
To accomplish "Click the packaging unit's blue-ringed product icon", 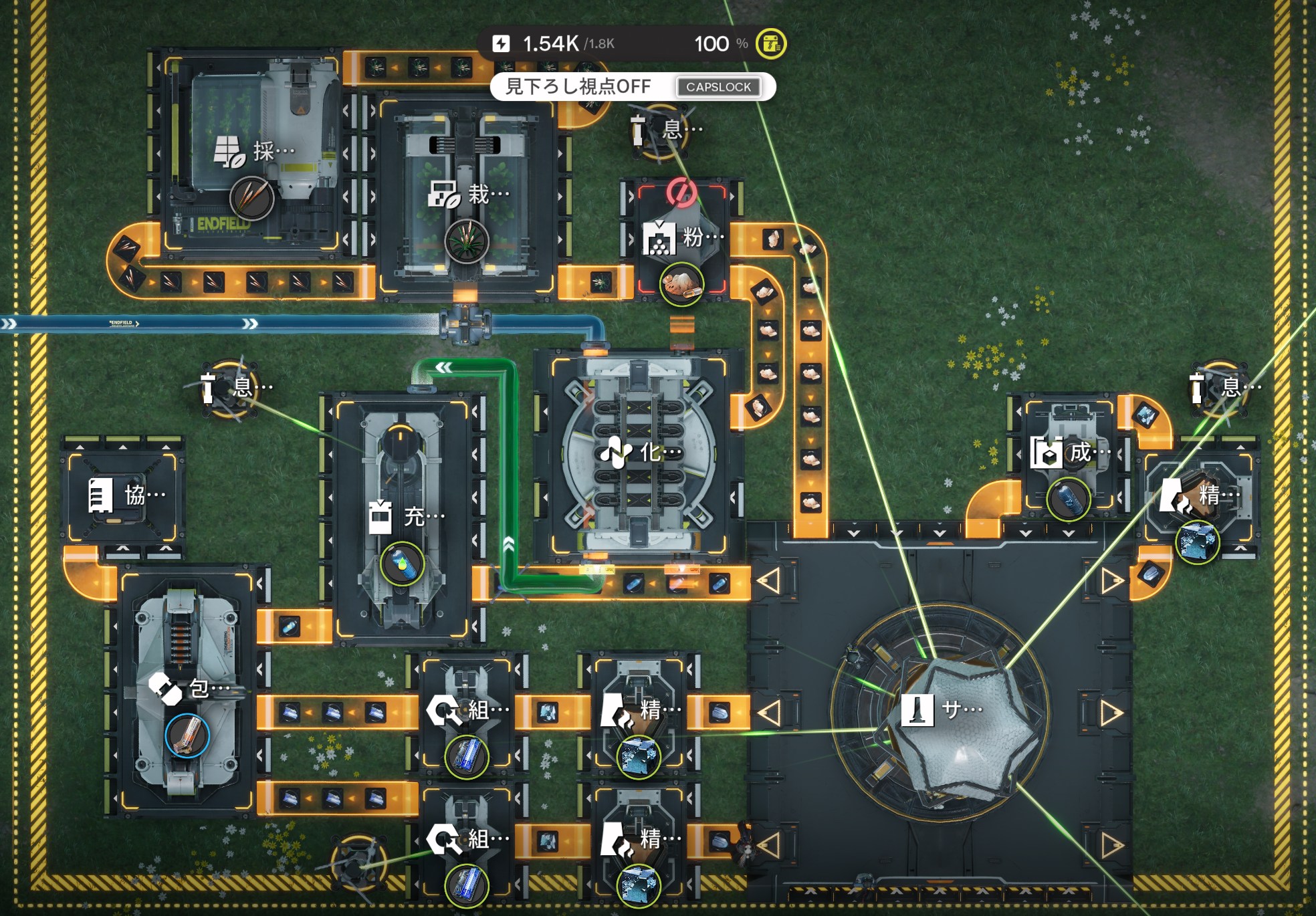I will tap(187, 735).
